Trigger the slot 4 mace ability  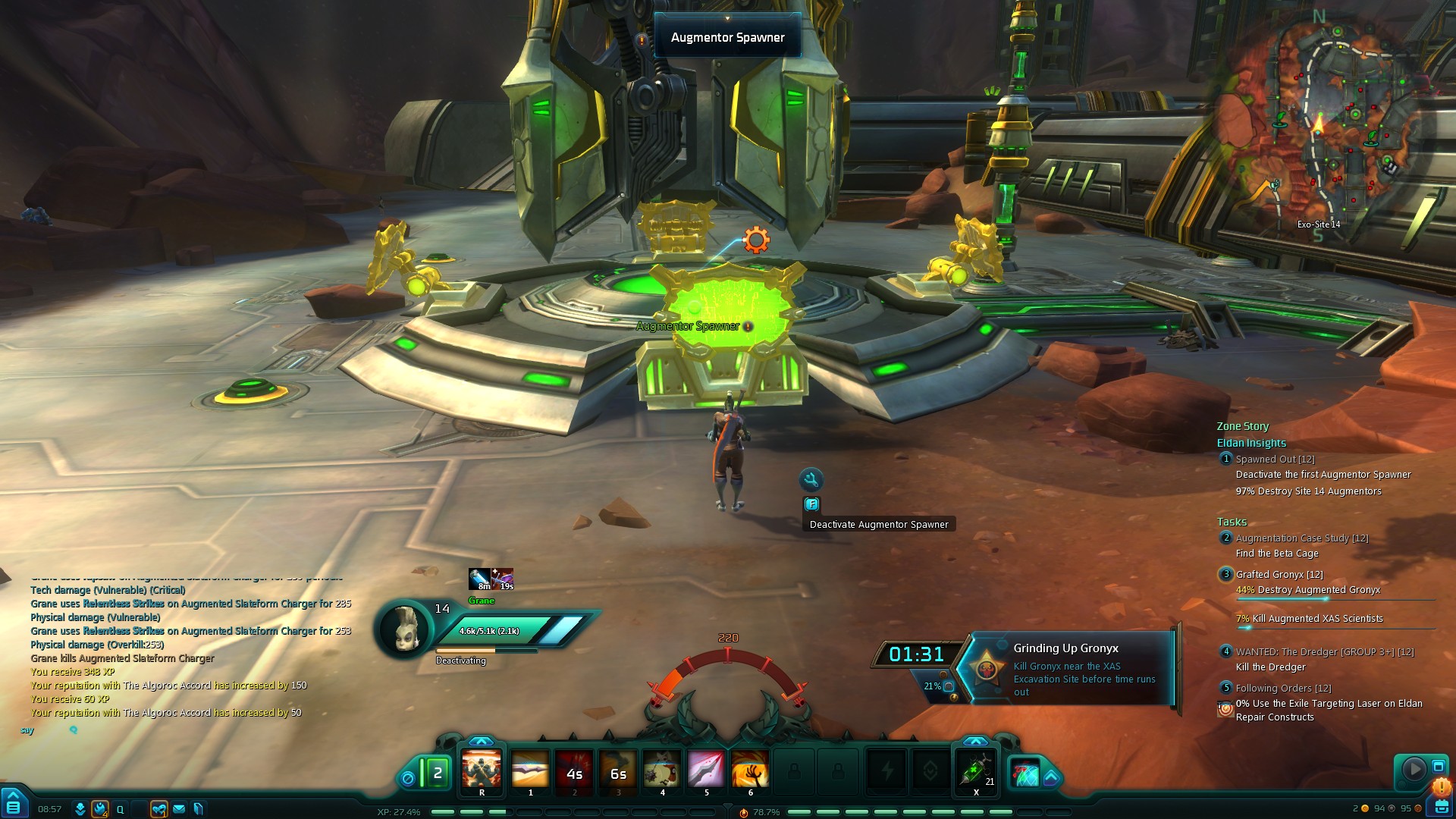pyautogui.click(x=662, y=772)
